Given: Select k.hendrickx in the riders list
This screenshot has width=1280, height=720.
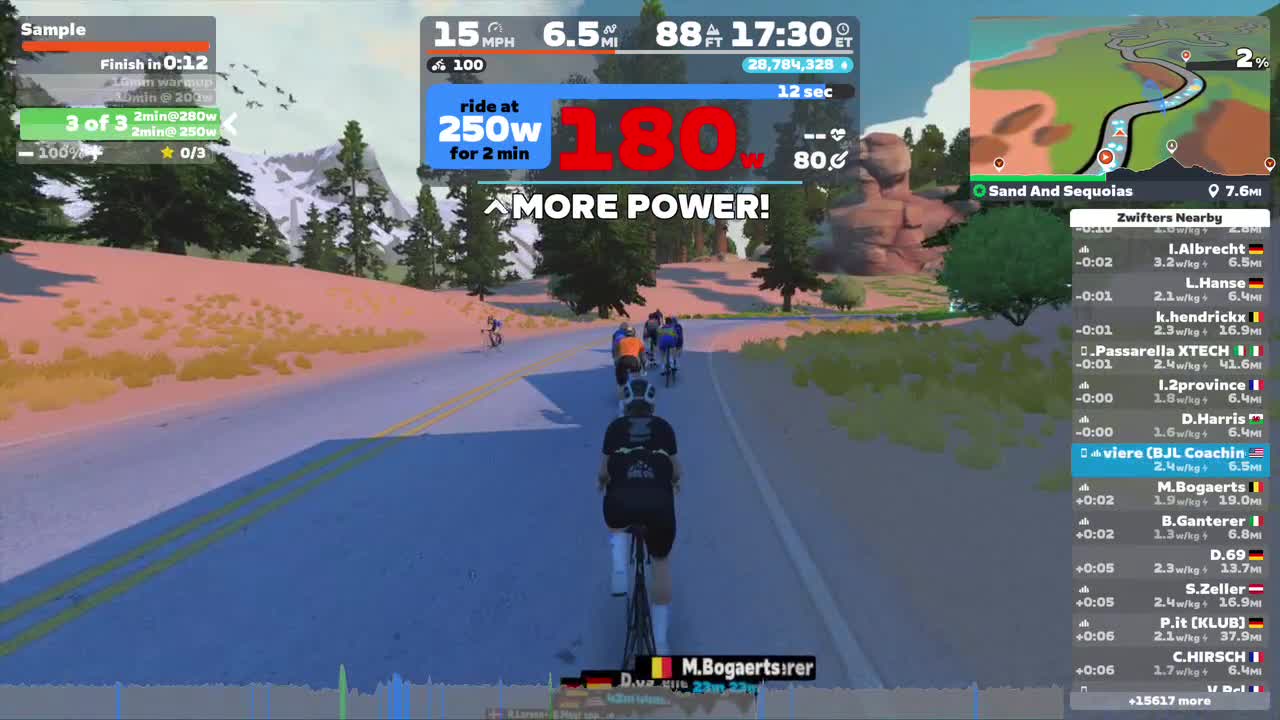Looking at the screenshot, I should pyautogui.click(x=1169, y=324).
